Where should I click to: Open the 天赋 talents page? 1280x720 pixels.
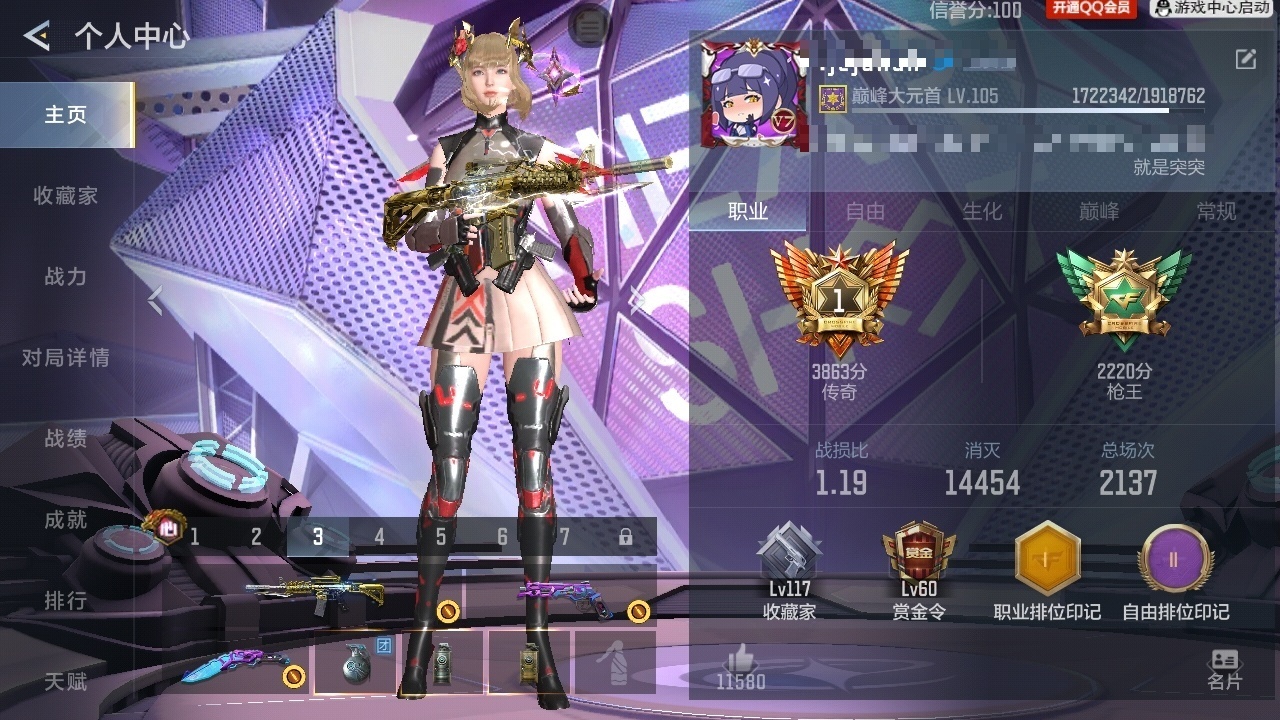(x=66, y=682)
